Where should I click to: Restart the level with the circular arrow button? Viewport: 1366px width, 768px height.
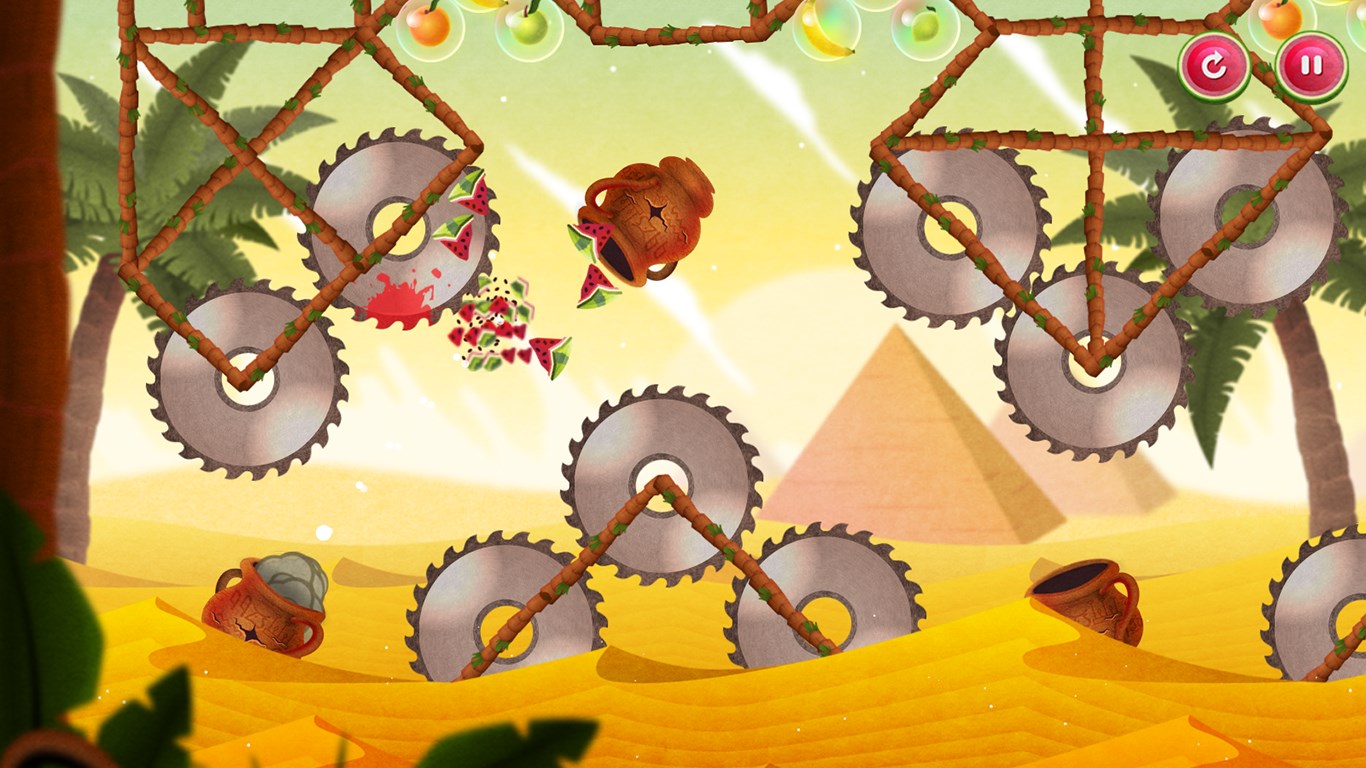(x=1213, y=67)
